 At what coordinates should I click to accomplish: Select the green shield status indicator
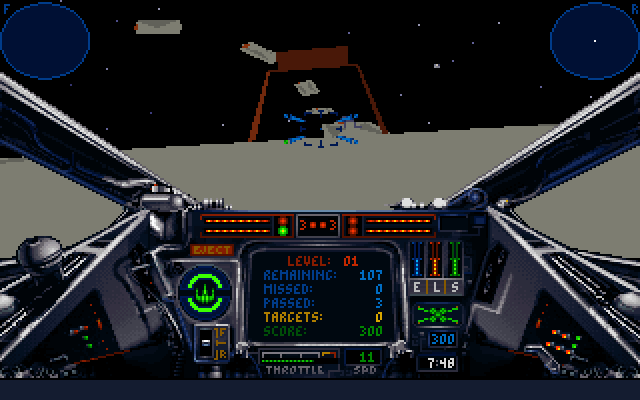(206, 290)
